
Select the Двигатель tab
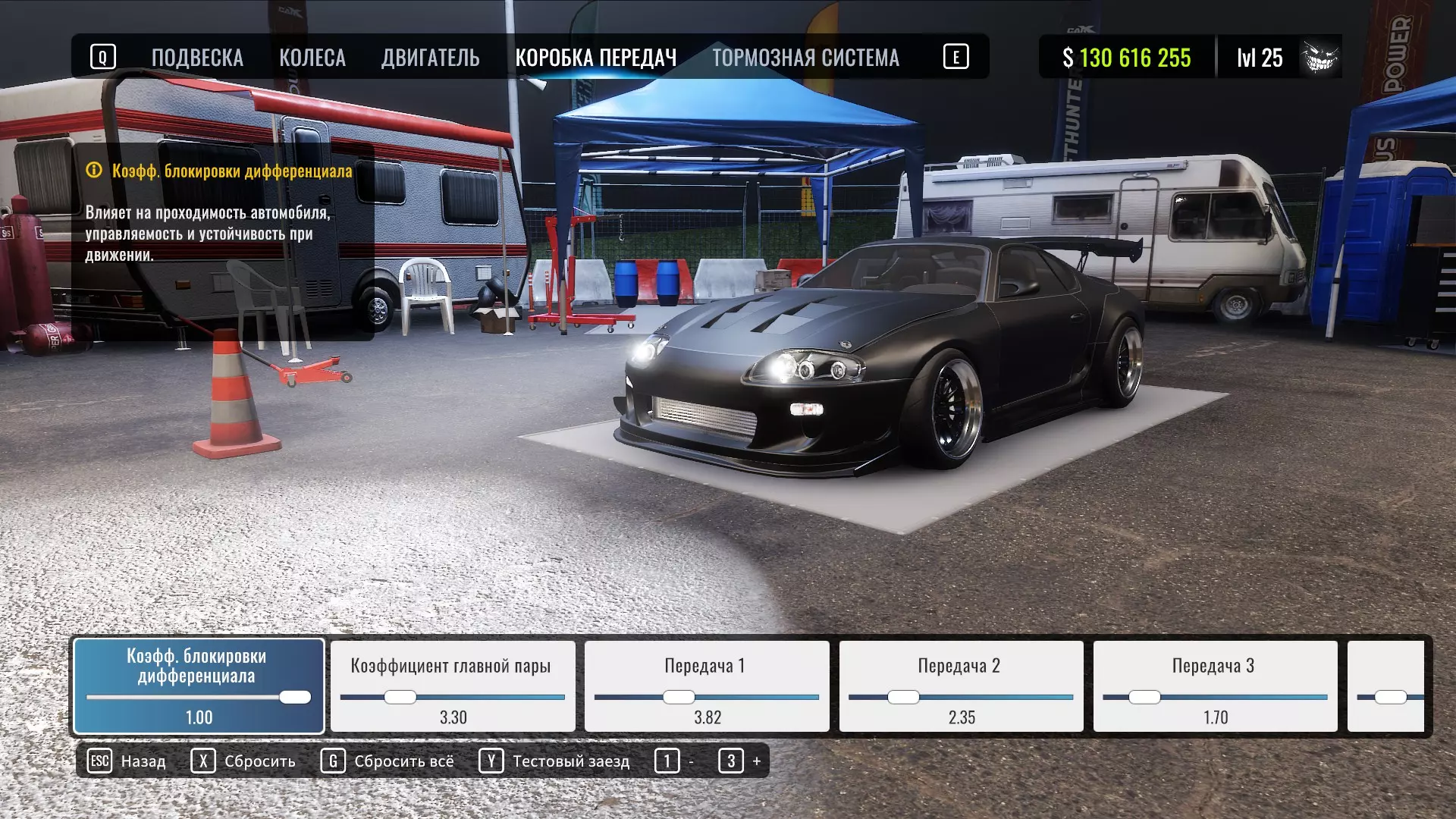click(x=430, y=58)
